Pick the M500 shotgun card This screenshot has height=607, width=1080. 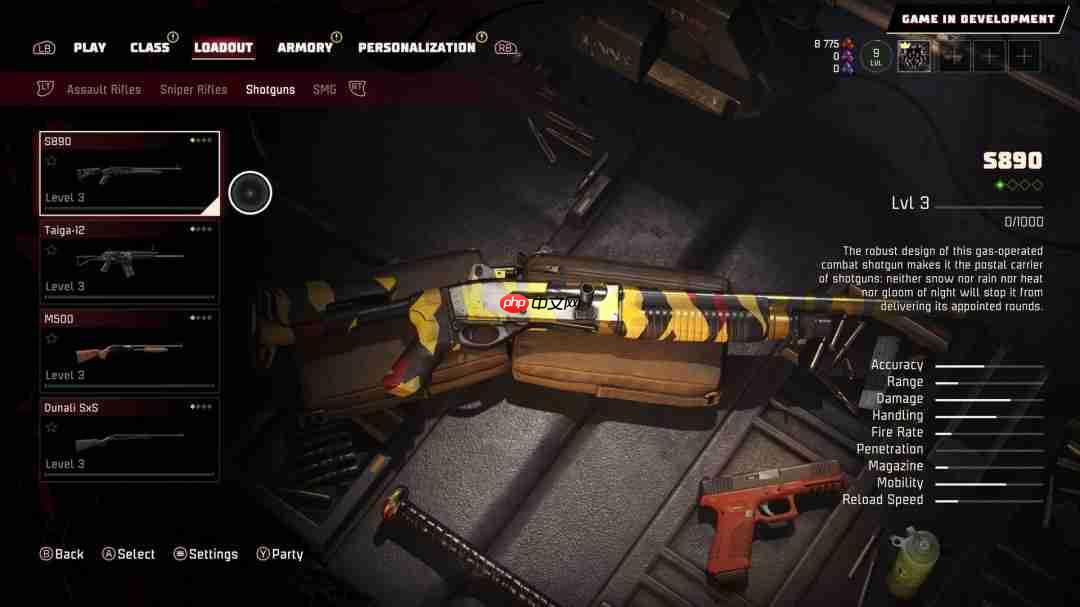[130, 350]
